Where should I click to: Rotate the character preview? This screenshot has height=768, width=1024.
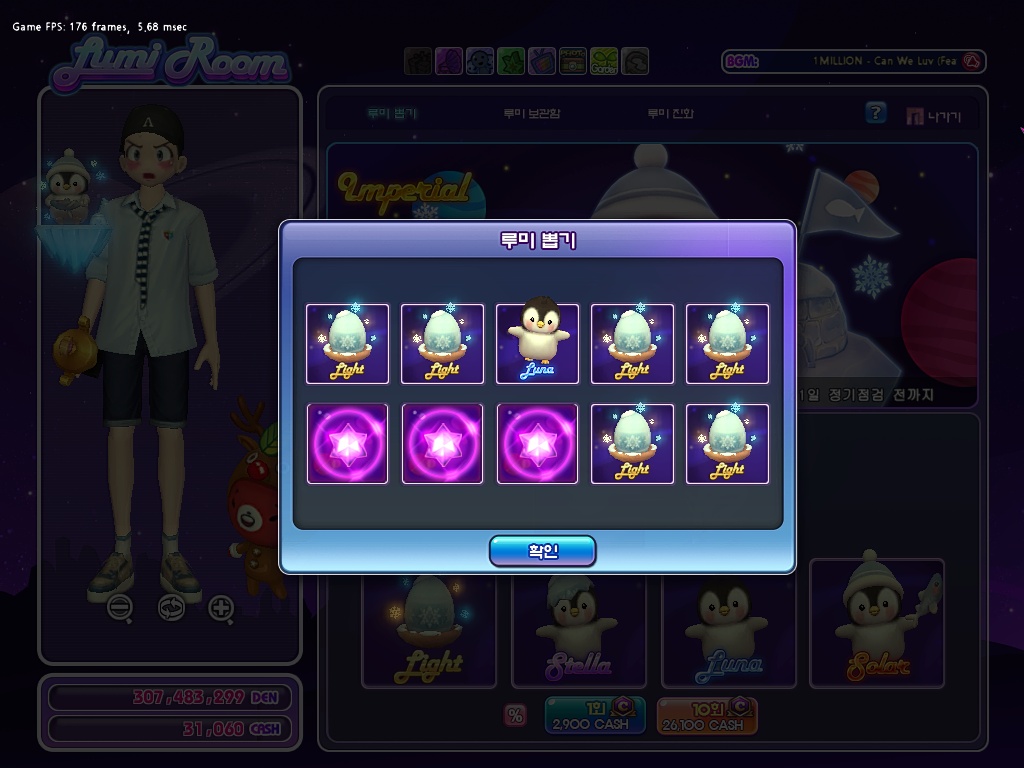coord(171,607)
